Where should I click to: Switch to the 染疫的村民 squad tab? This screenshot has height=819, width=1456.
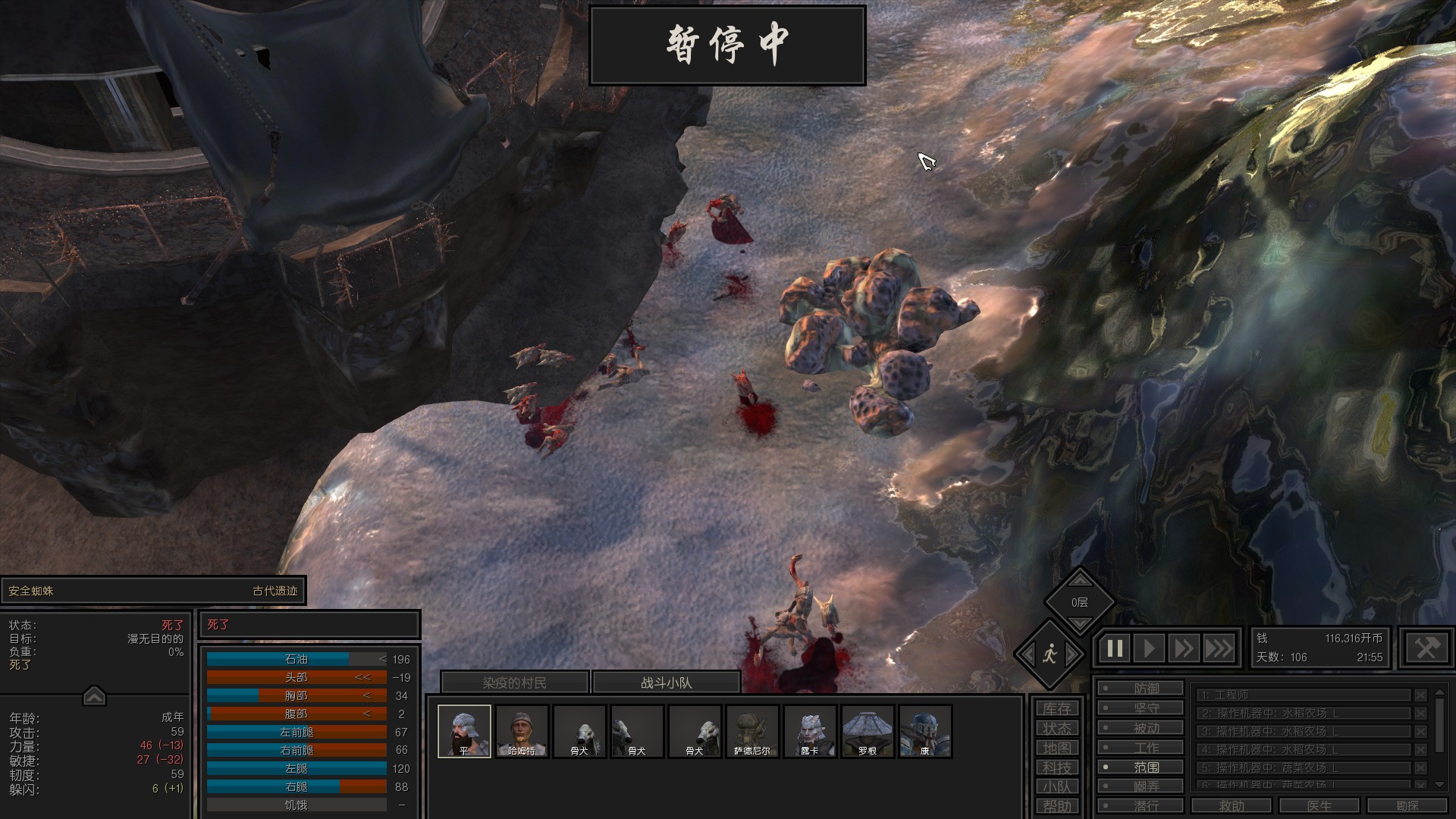point(514,682)
